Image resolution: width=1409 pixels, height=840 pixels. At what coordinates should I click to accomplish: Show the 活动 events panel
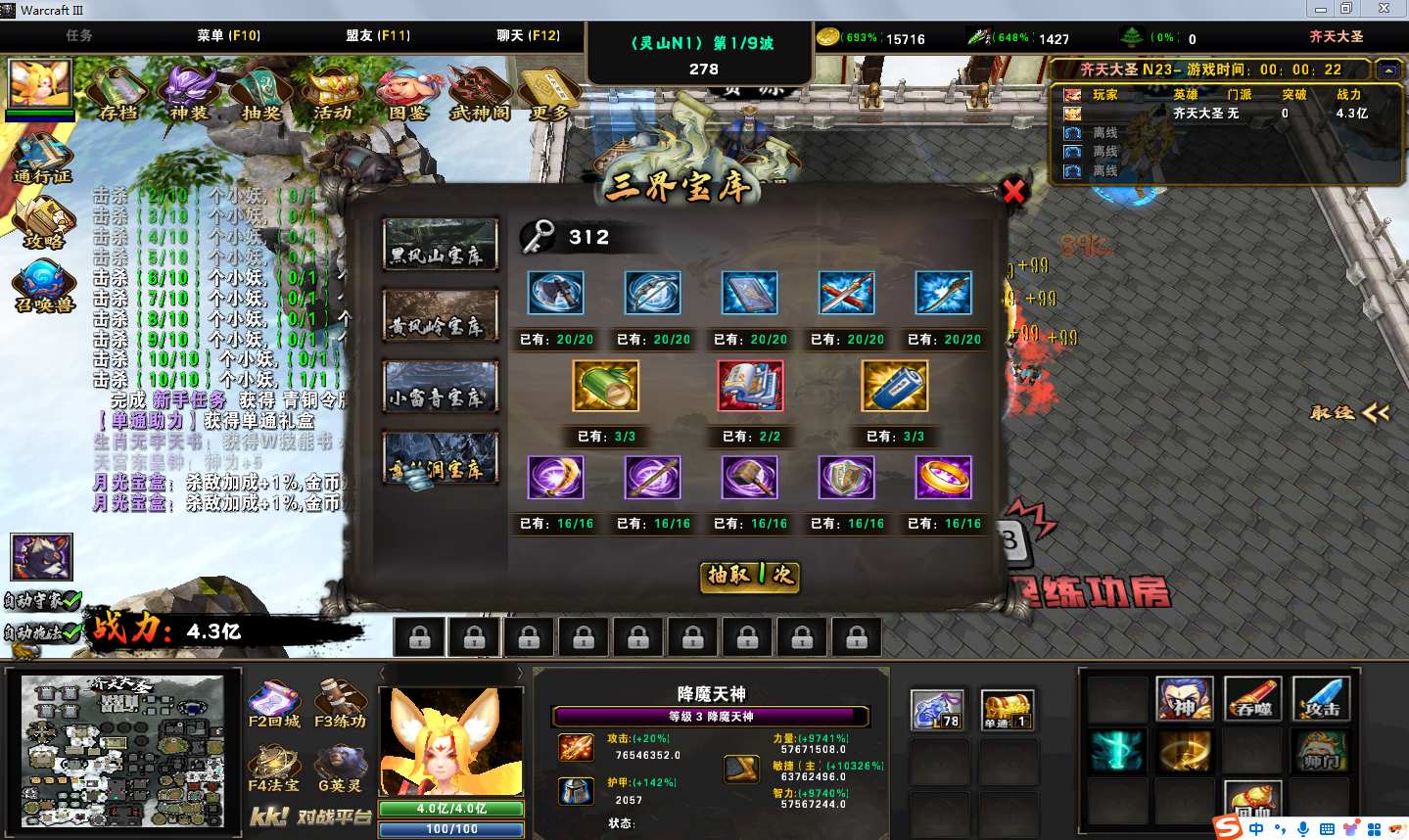[333, 94]
